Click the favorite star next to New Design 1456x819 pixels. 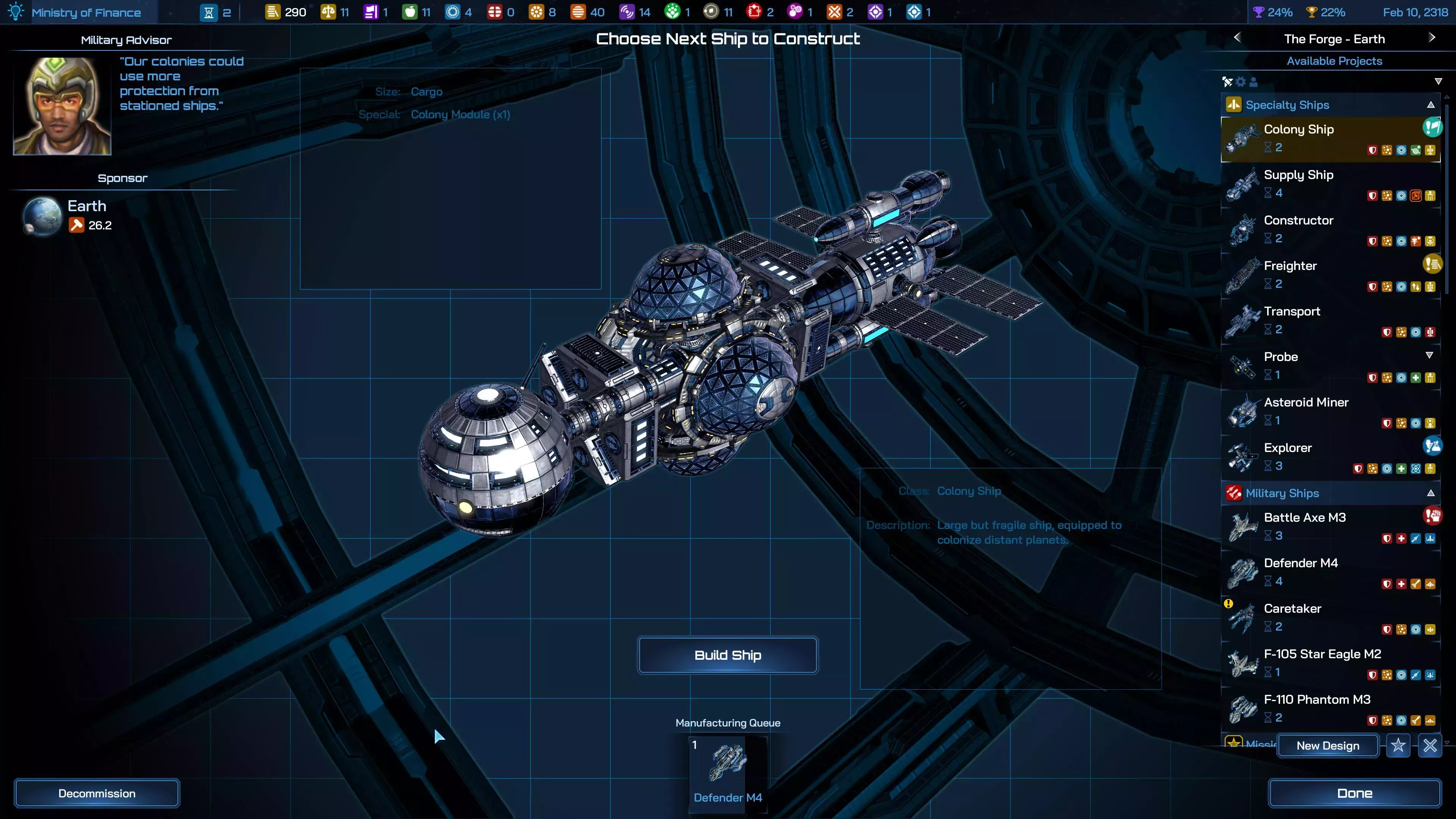tap(1399, 746)
